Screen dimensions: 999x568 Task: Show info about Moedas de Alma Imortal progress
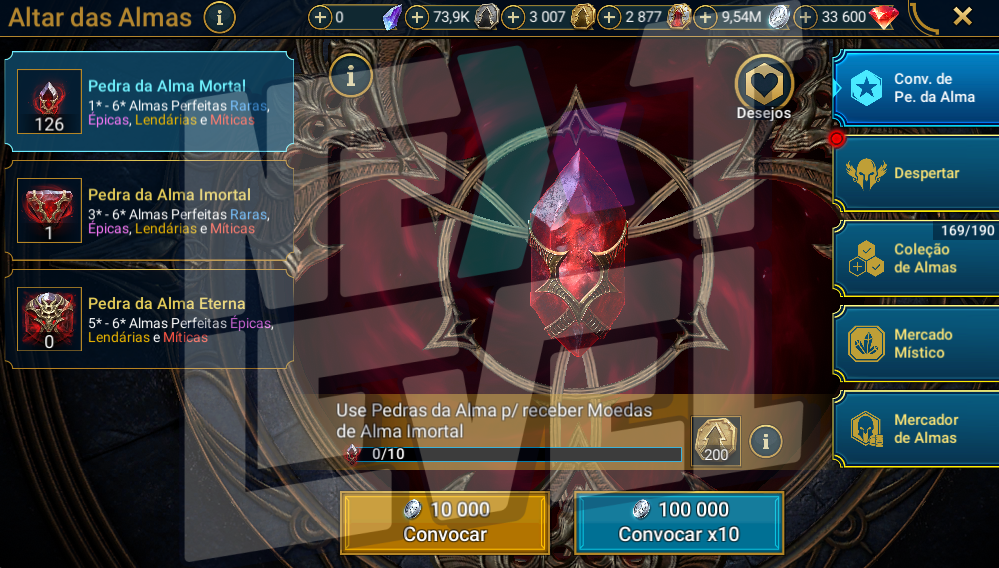click(765, 440)
